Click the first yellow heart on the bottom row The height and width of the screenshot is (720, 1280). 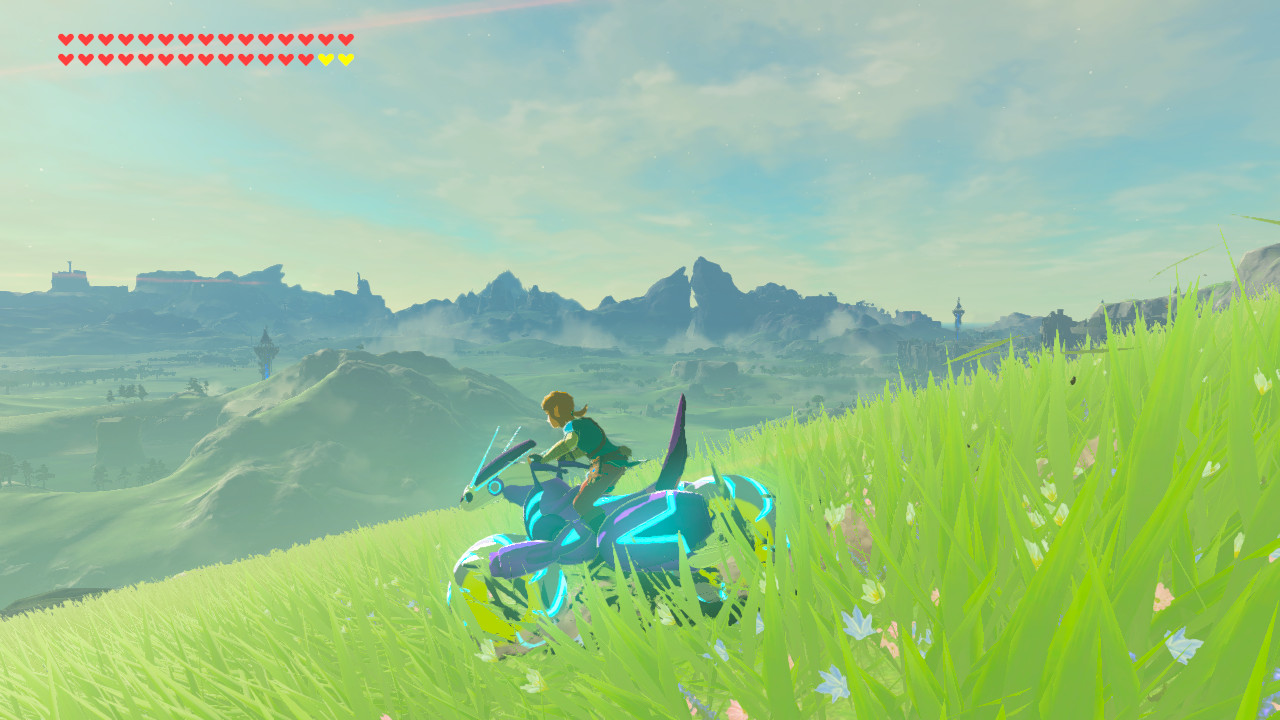point(325,58)
